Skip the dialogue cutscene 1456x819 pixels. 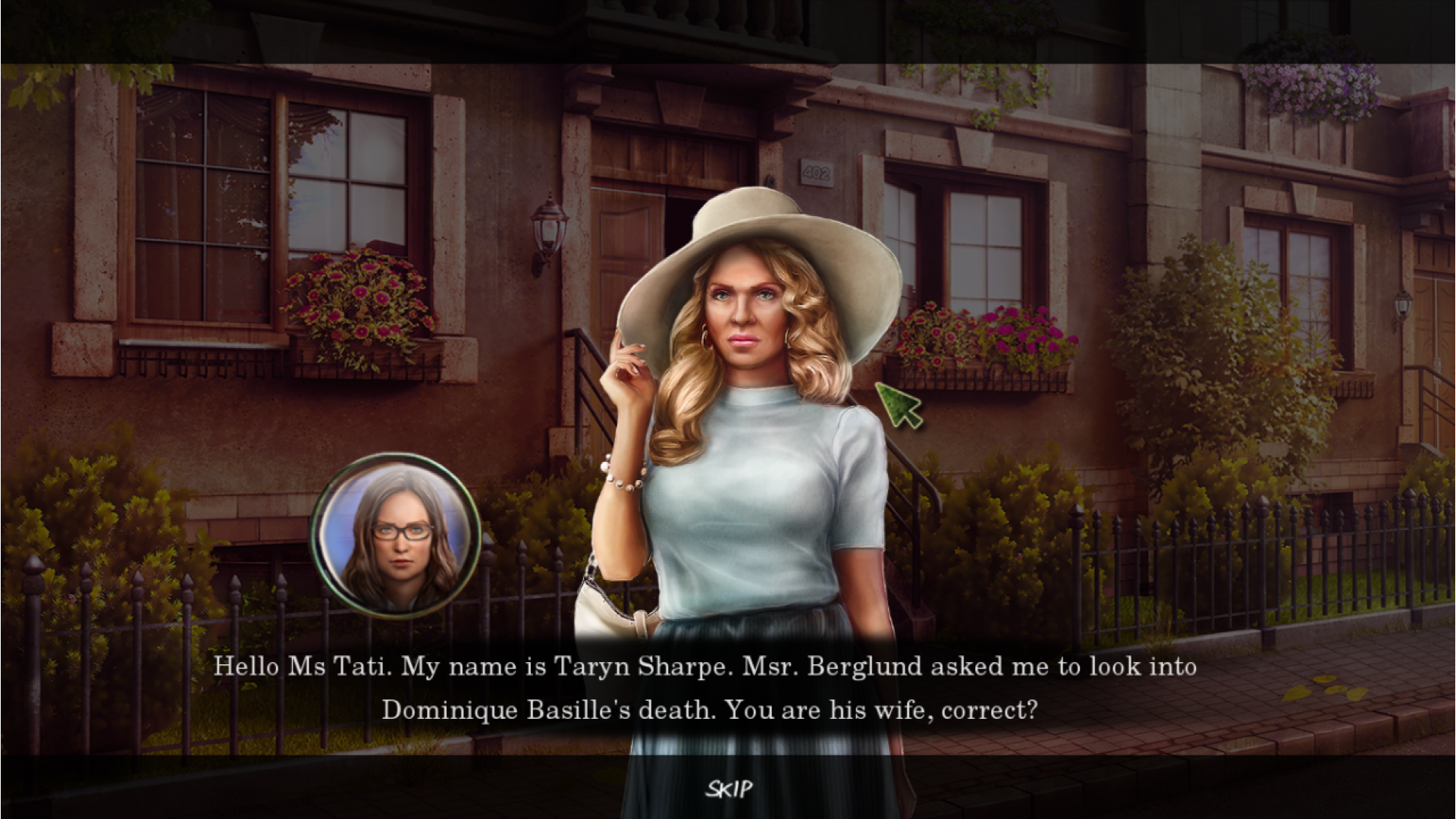tap(729, 789)
